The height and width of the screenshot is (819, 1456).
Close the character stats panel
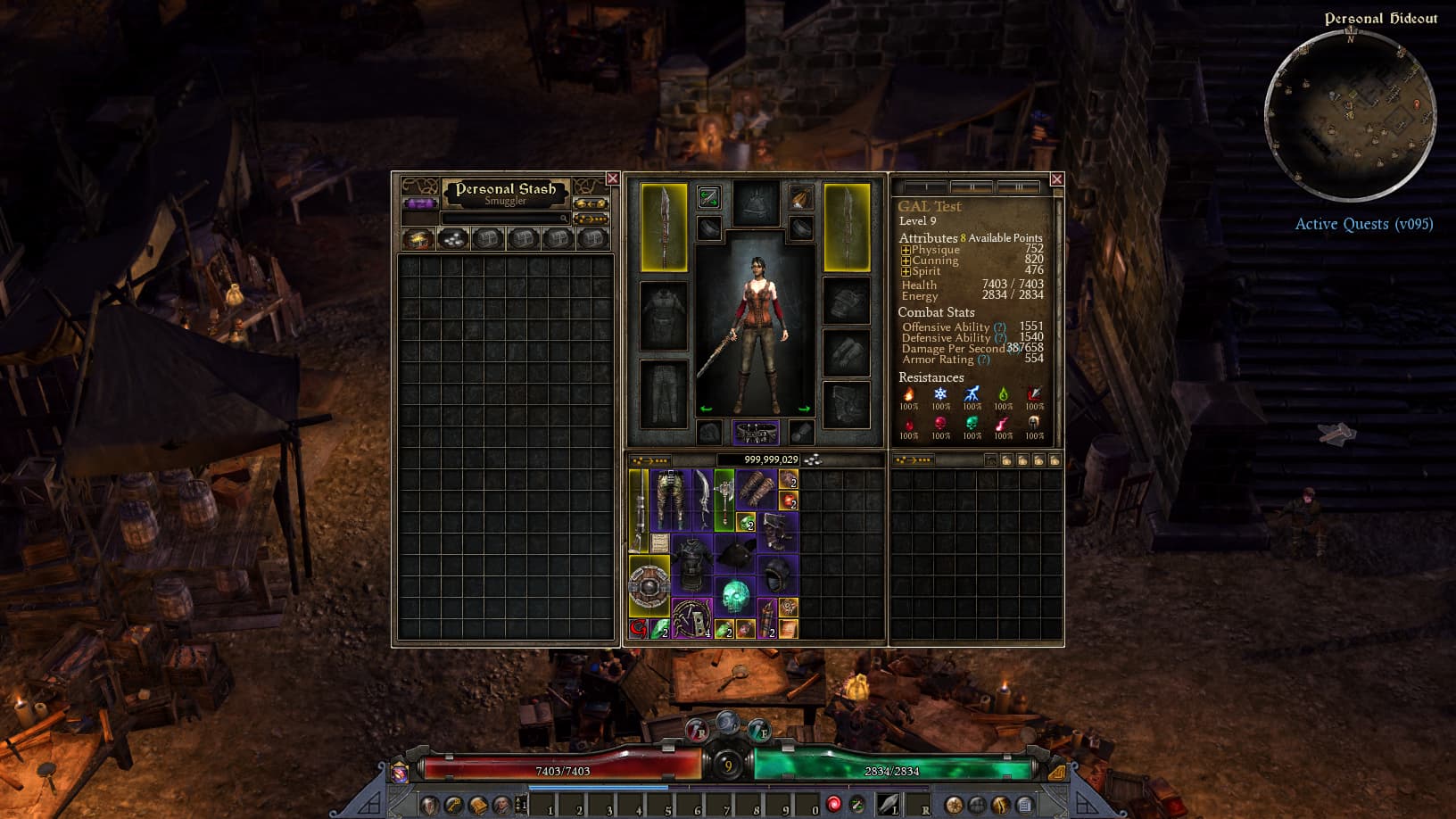(x=1056, y=179)
